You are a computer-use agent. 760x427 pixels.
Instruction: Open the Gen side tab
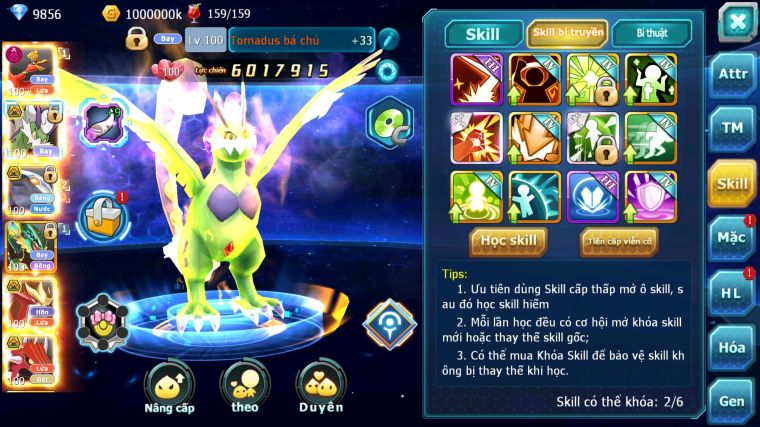click(x=732, y=401)
